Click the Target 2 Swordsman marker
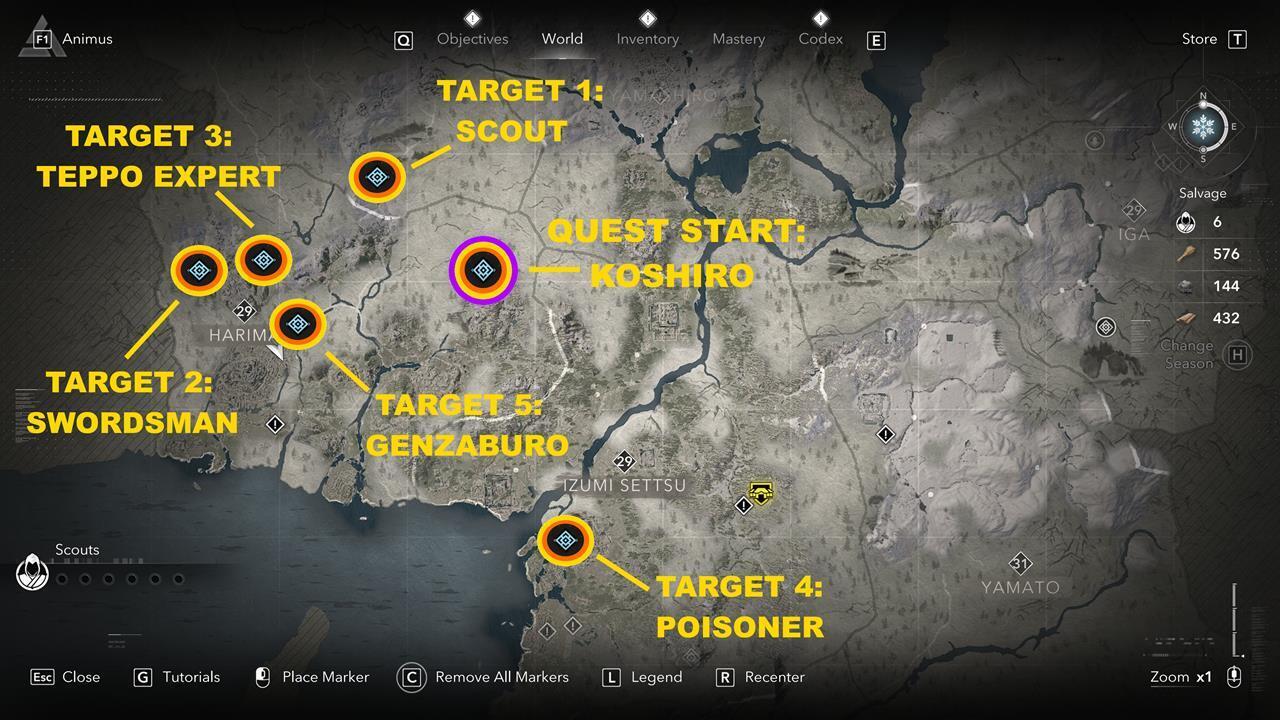 199,271
